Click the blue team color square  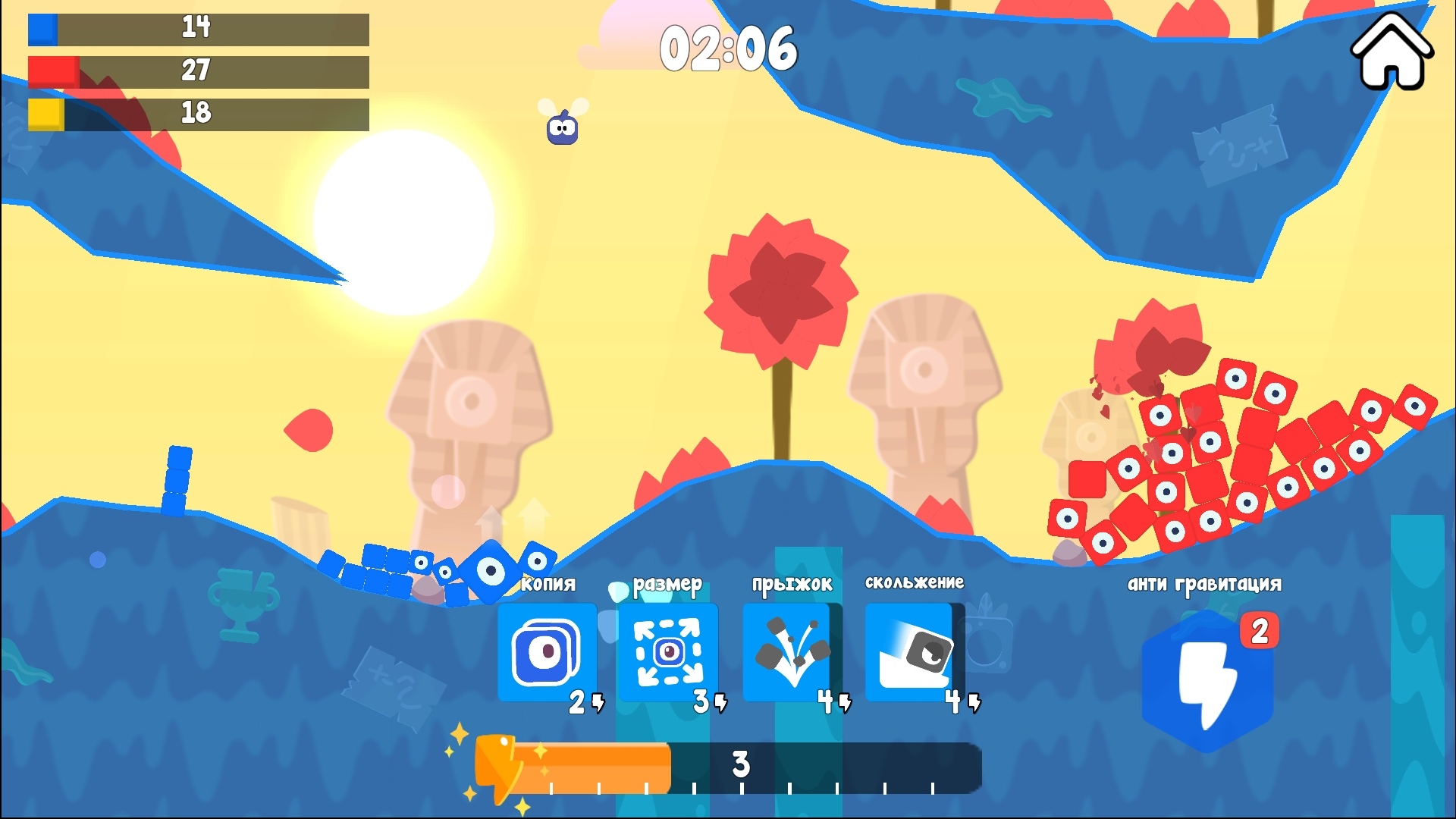(42, 30)
